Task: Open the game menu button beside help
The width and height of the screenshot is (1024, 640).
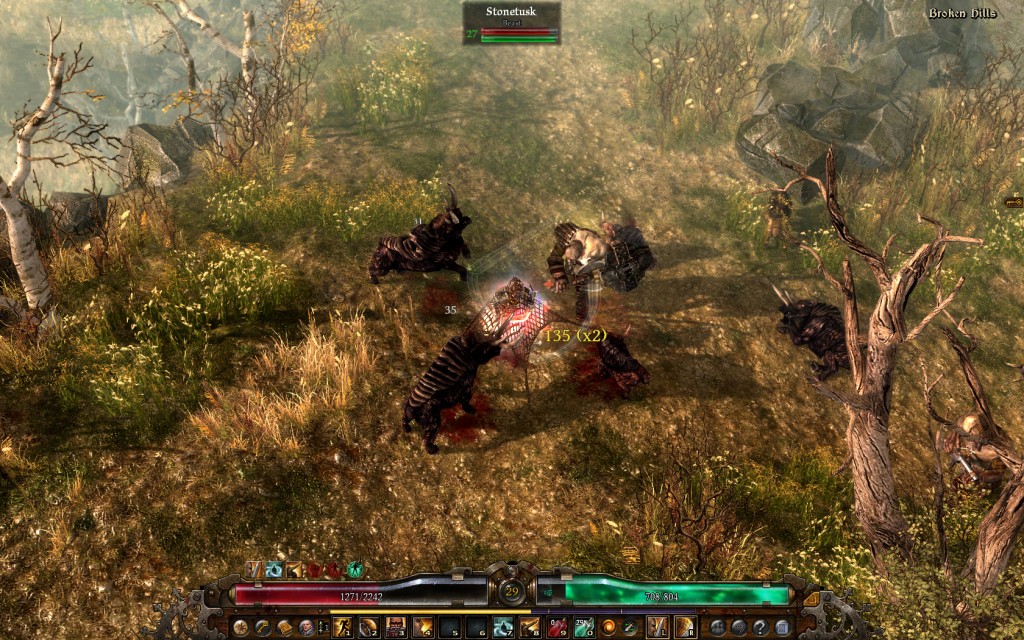Action: tap(784, 627)
